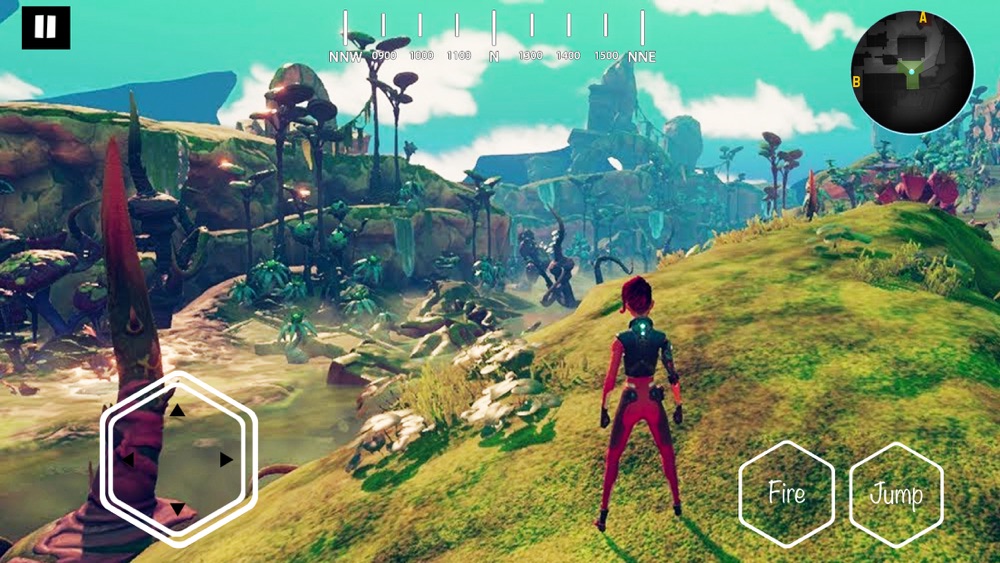Tap the Jump hexagon button

[896, 494]
